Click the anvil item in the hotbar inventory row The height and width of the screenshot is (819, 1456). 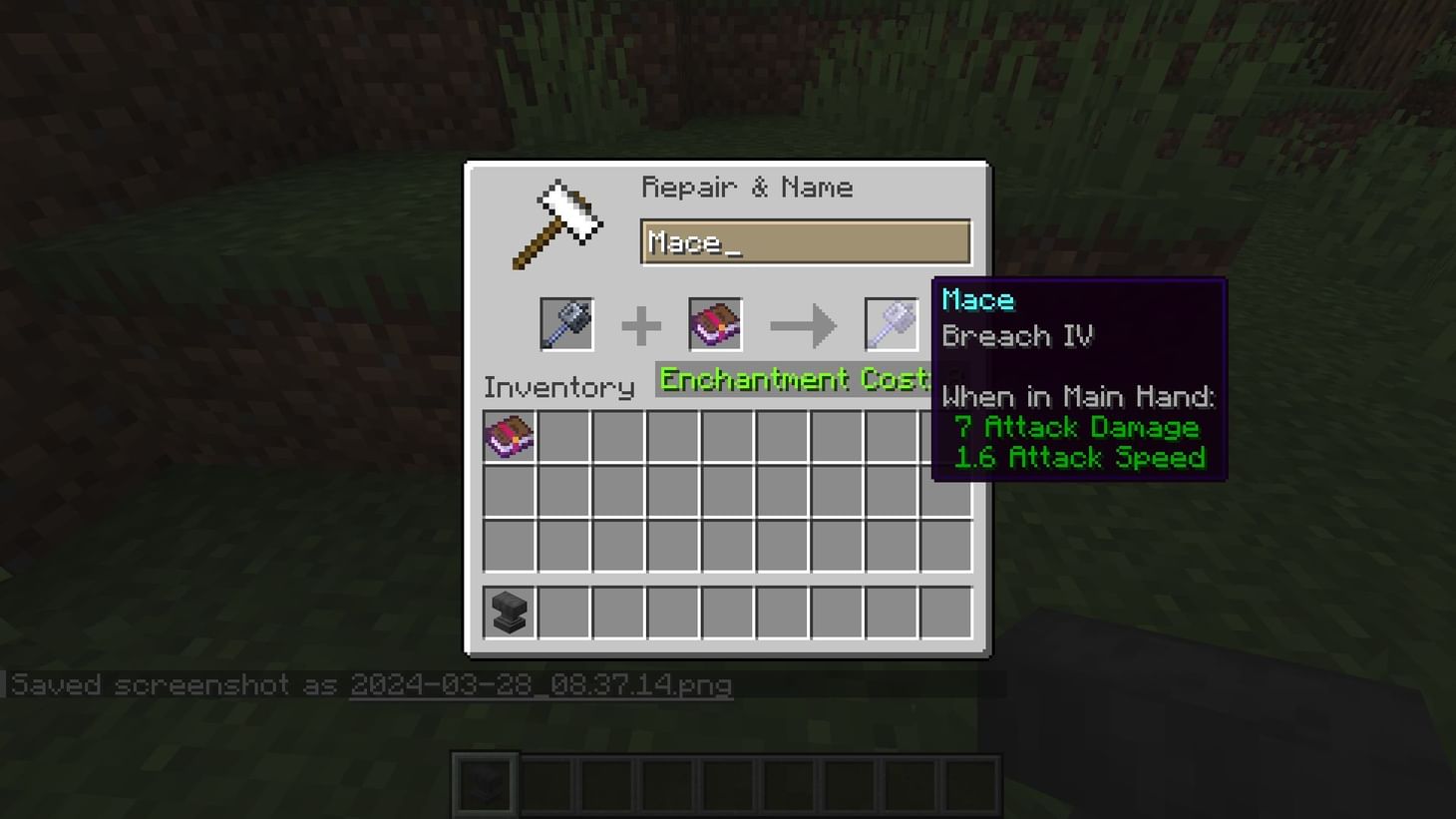point(510,612)
